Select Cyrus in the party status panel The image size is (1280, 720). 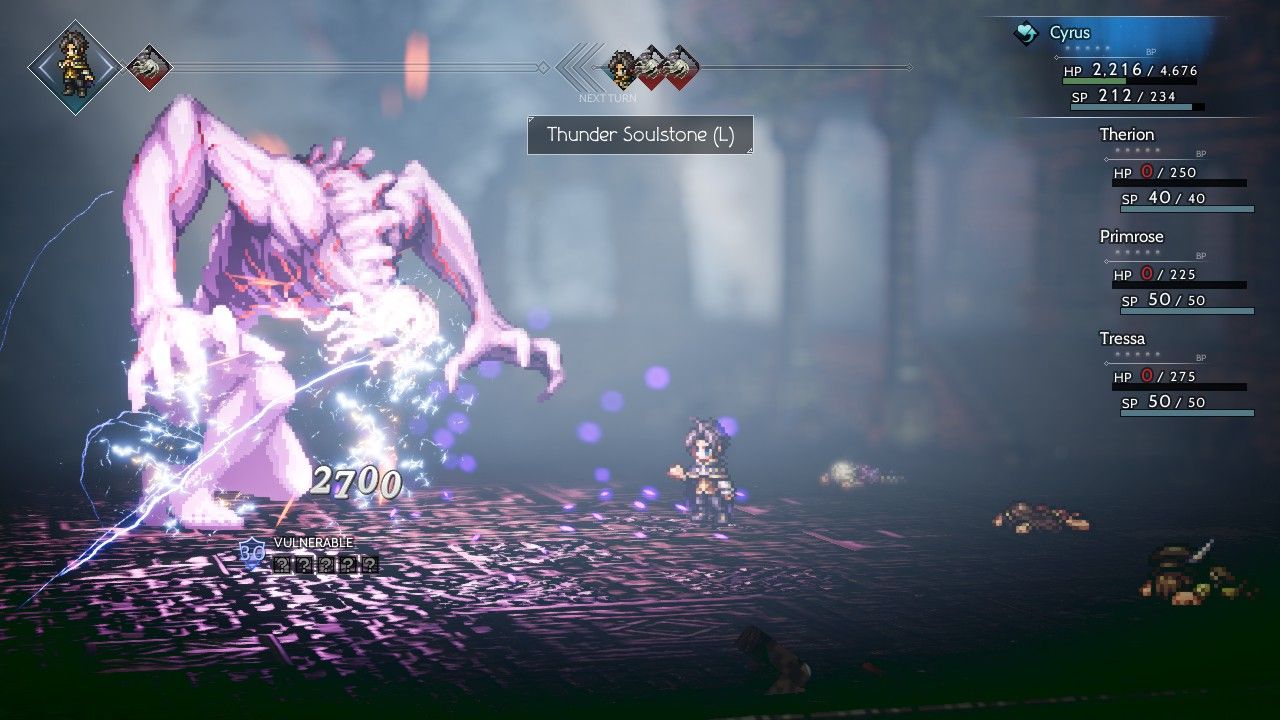pos(1070,33)
